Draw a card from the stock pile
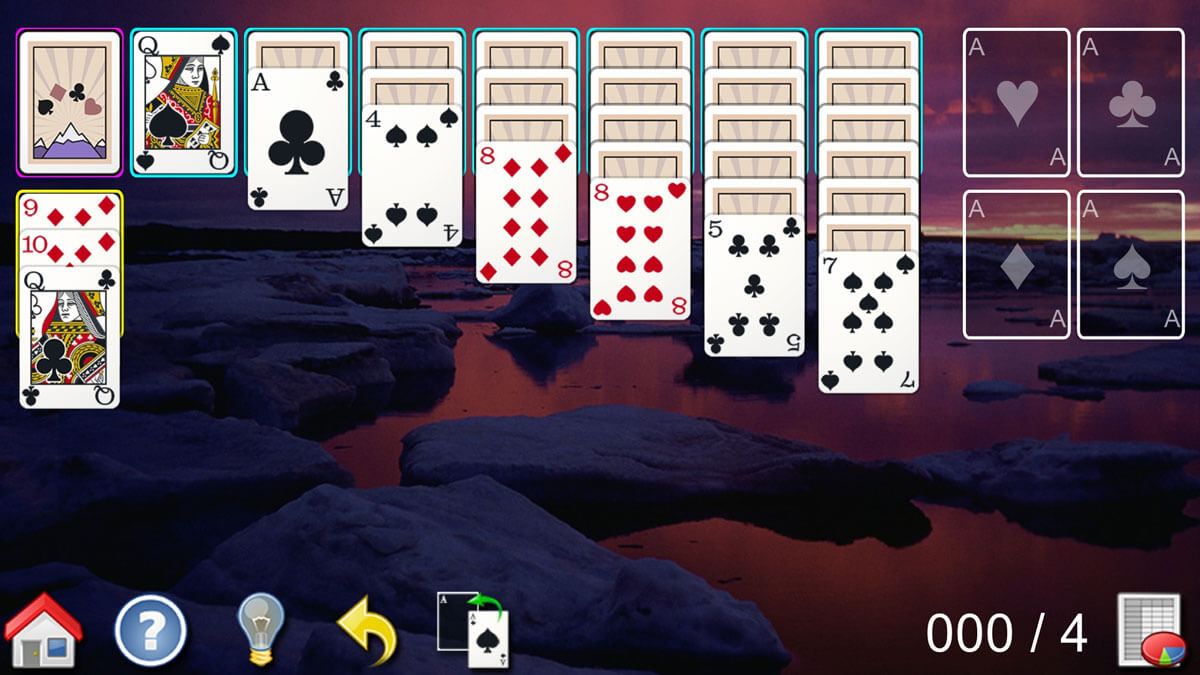This screenshot has height=675, width=1200. [x=70, y=102]
